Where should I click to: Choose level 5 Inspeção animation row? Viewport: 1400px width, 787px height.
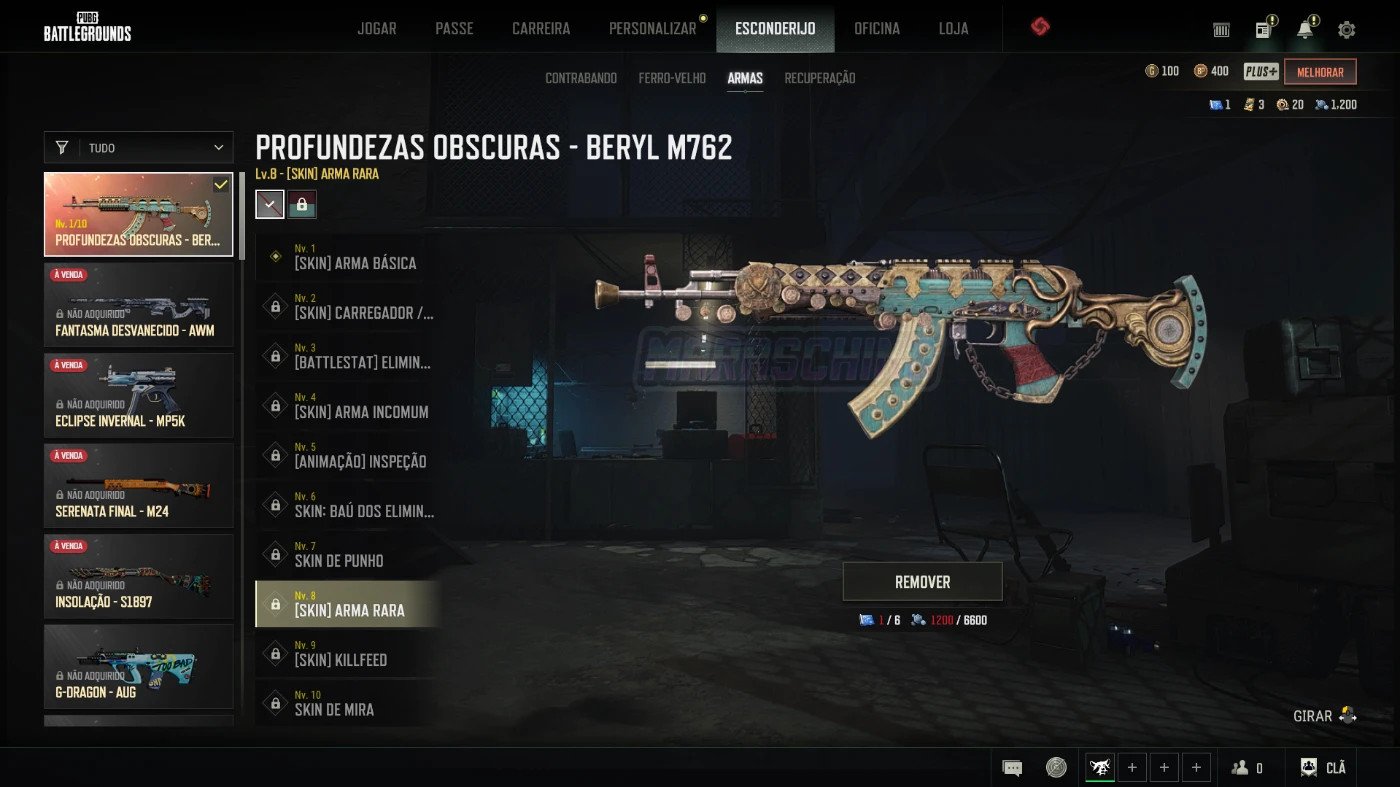pos(346,455)
